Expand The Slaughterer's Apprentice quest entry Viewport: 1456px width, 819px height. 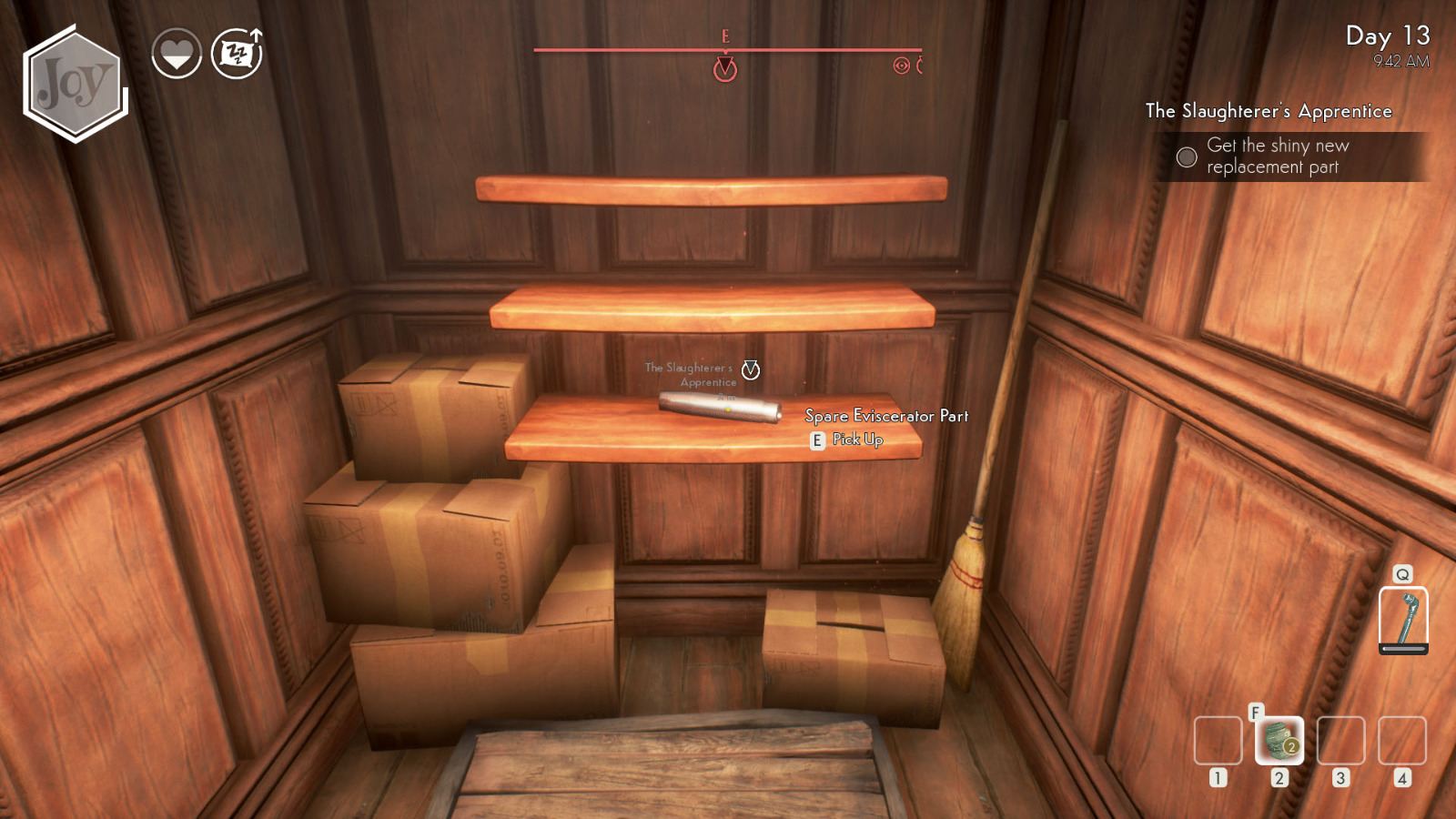point(1269,111)
